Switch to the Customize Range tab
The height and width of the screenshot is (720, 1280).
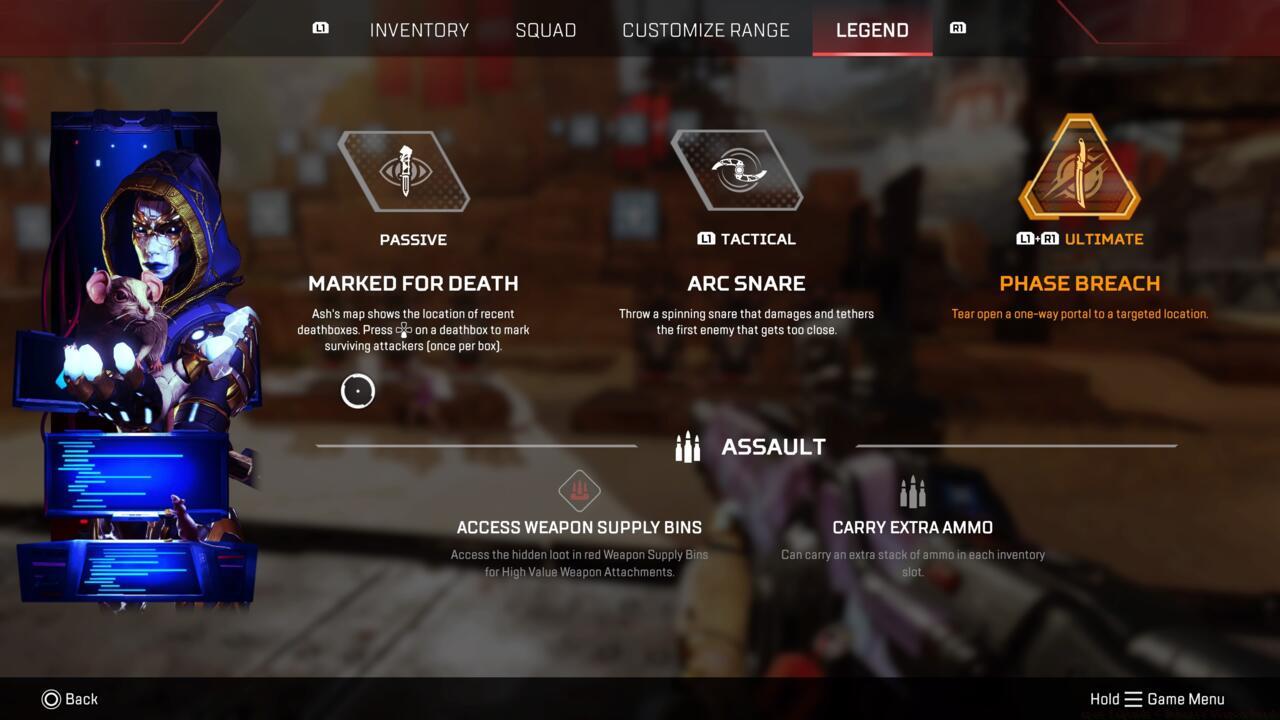pos(706,30)
